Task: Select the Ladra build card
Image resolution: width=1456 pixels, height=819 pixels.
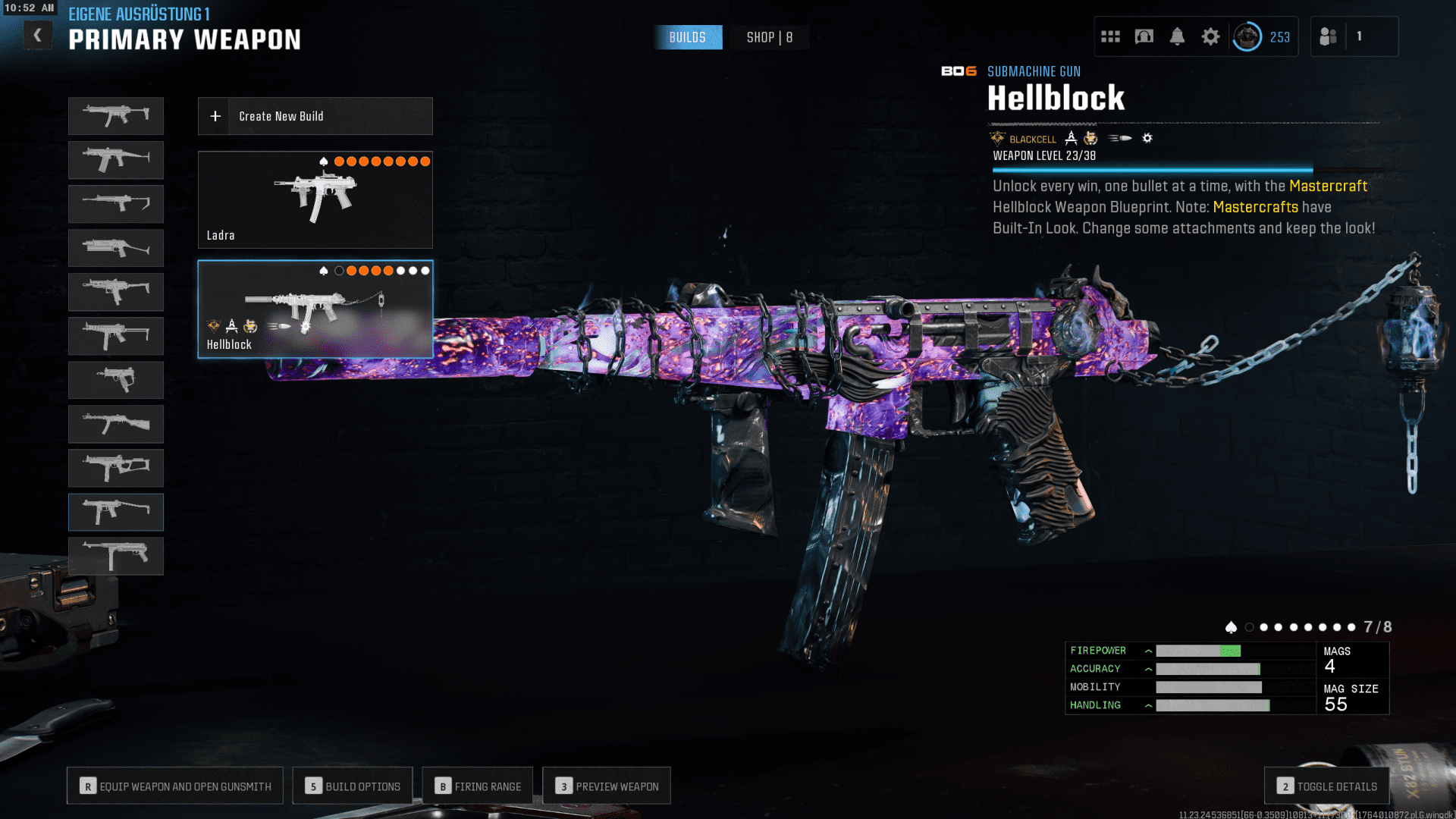Action: (x=315, y=199)
